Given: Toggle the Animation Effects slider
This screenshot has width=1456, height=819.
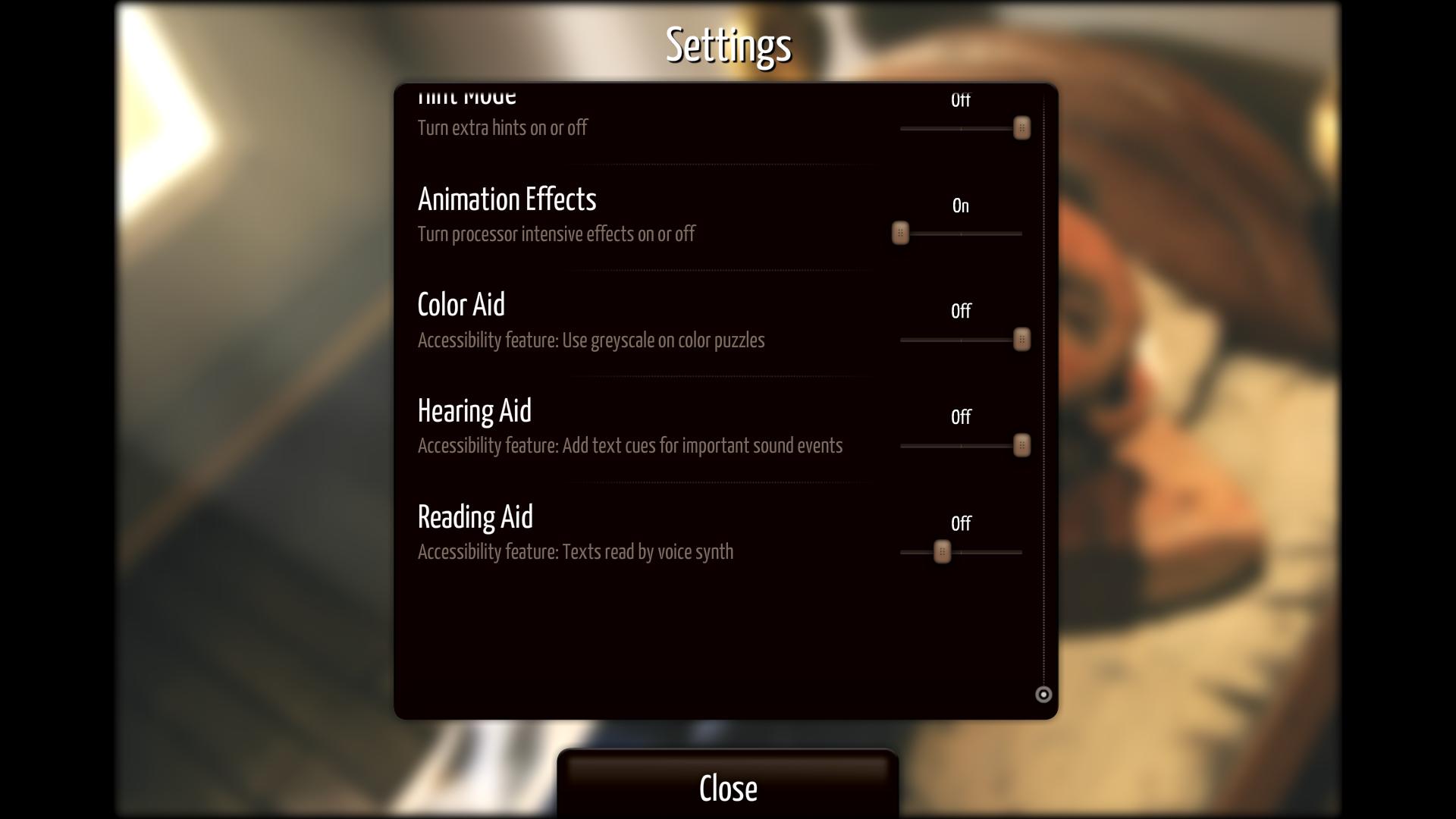Looking at the screenshot, I should [x=900, y=234].
